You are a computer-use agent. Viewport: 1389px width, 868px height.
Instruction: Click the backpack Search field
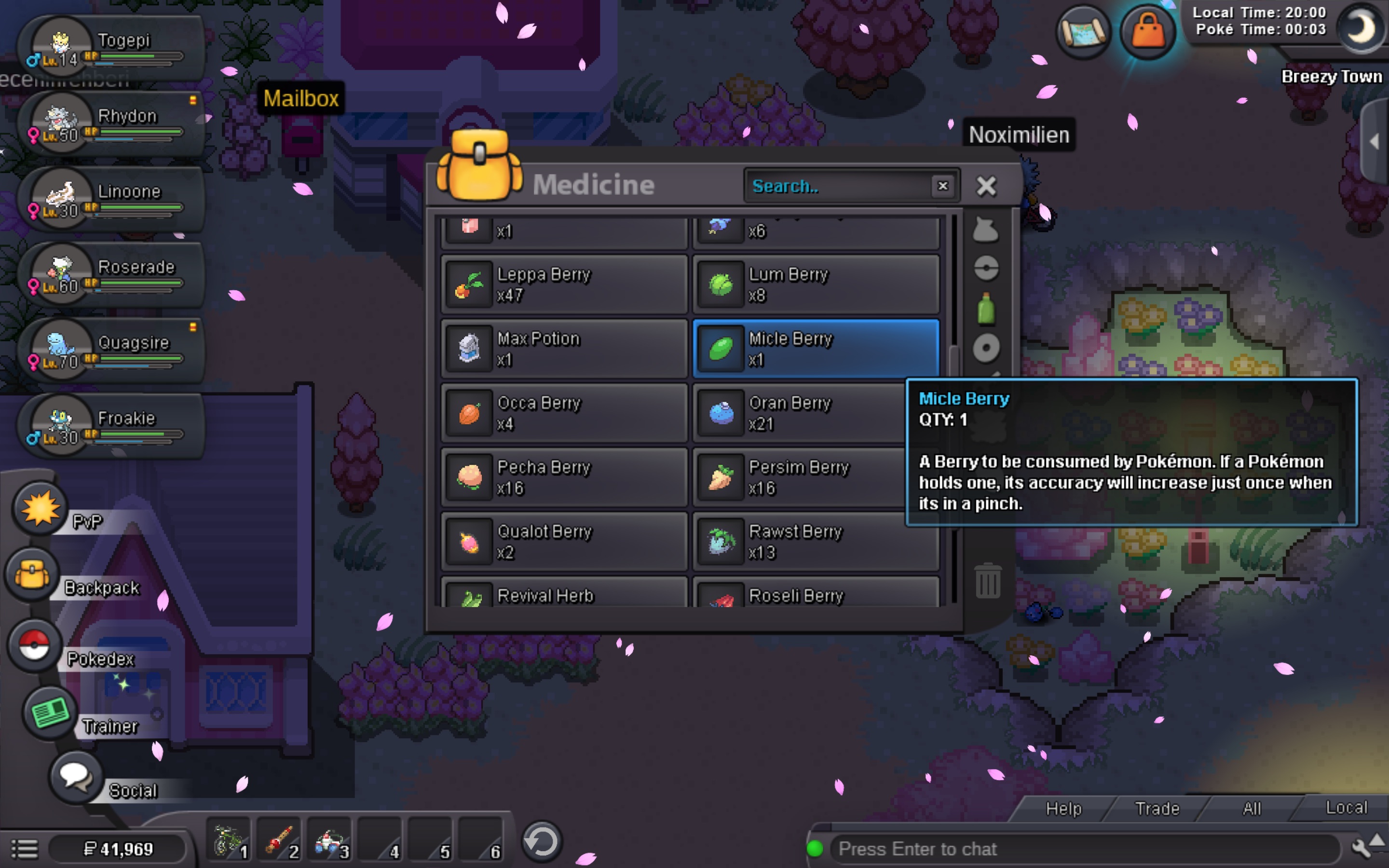[838, 186]
